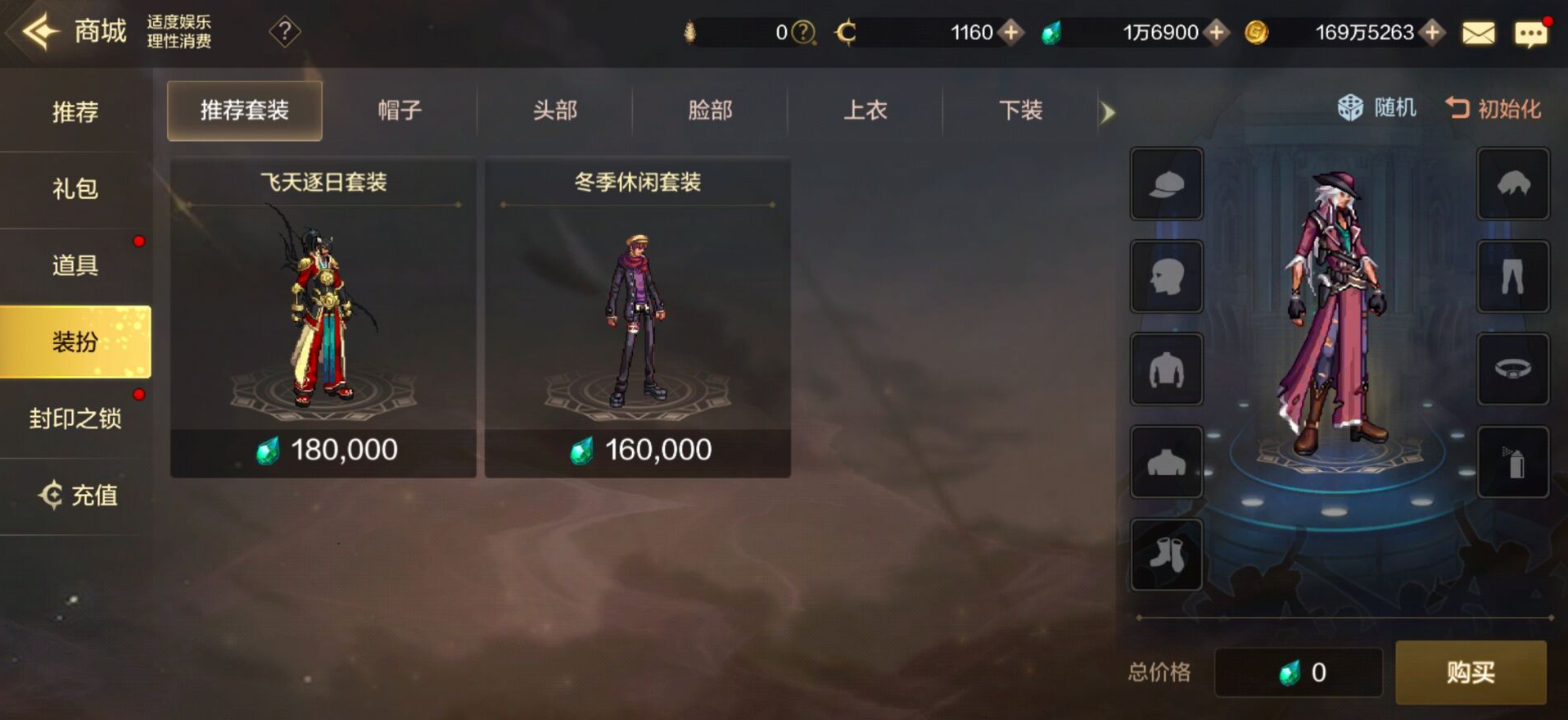Toggle the hair slot selection
This screenshot has height=720, width=1568.
click(x=1512, y=184)
